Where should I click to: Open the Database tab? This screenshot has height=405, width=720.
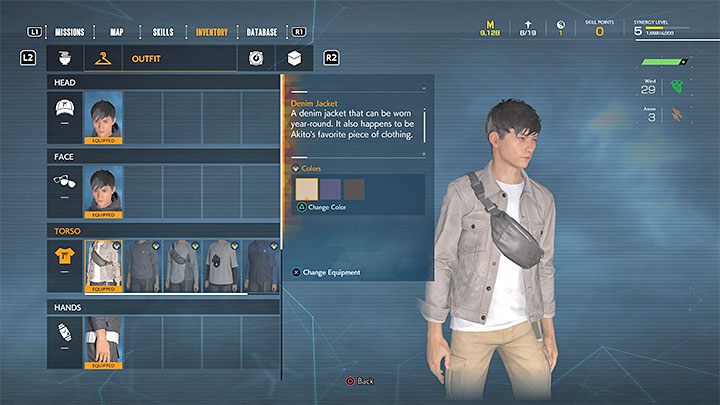pos(262,32)
